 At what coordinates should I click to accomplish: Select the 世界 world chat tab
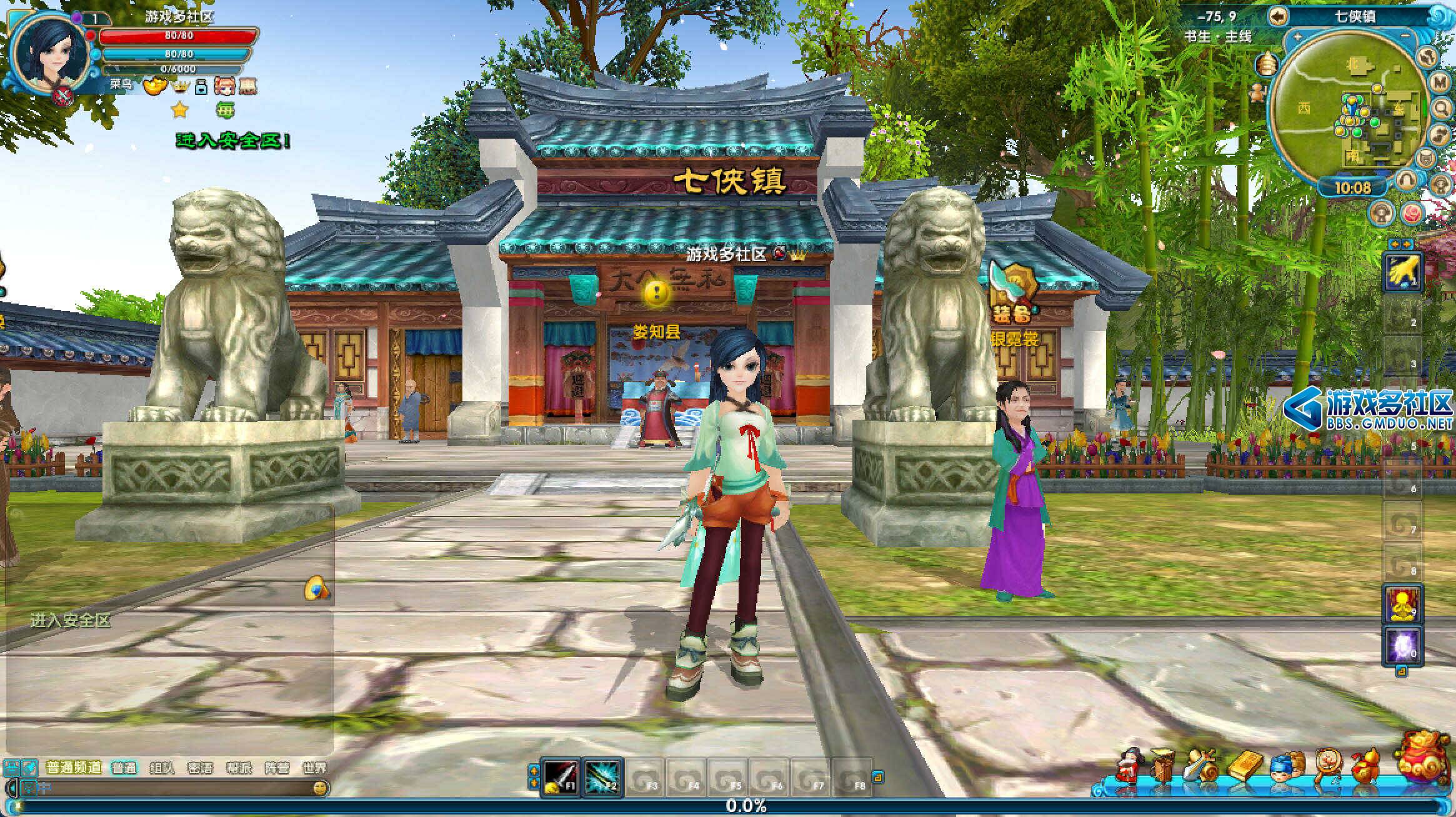click(x=314, y=768)
